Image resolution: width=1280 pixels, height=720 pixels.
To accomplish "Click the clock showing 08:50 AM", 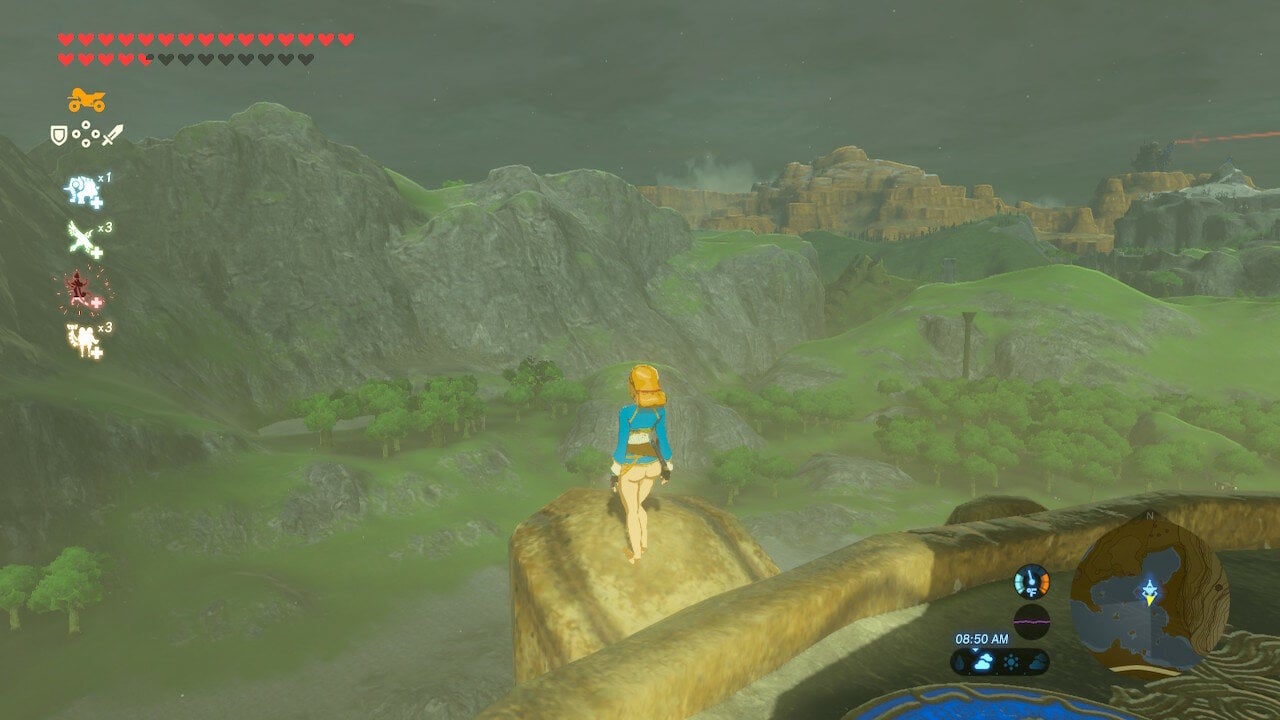I will [982, 637].
